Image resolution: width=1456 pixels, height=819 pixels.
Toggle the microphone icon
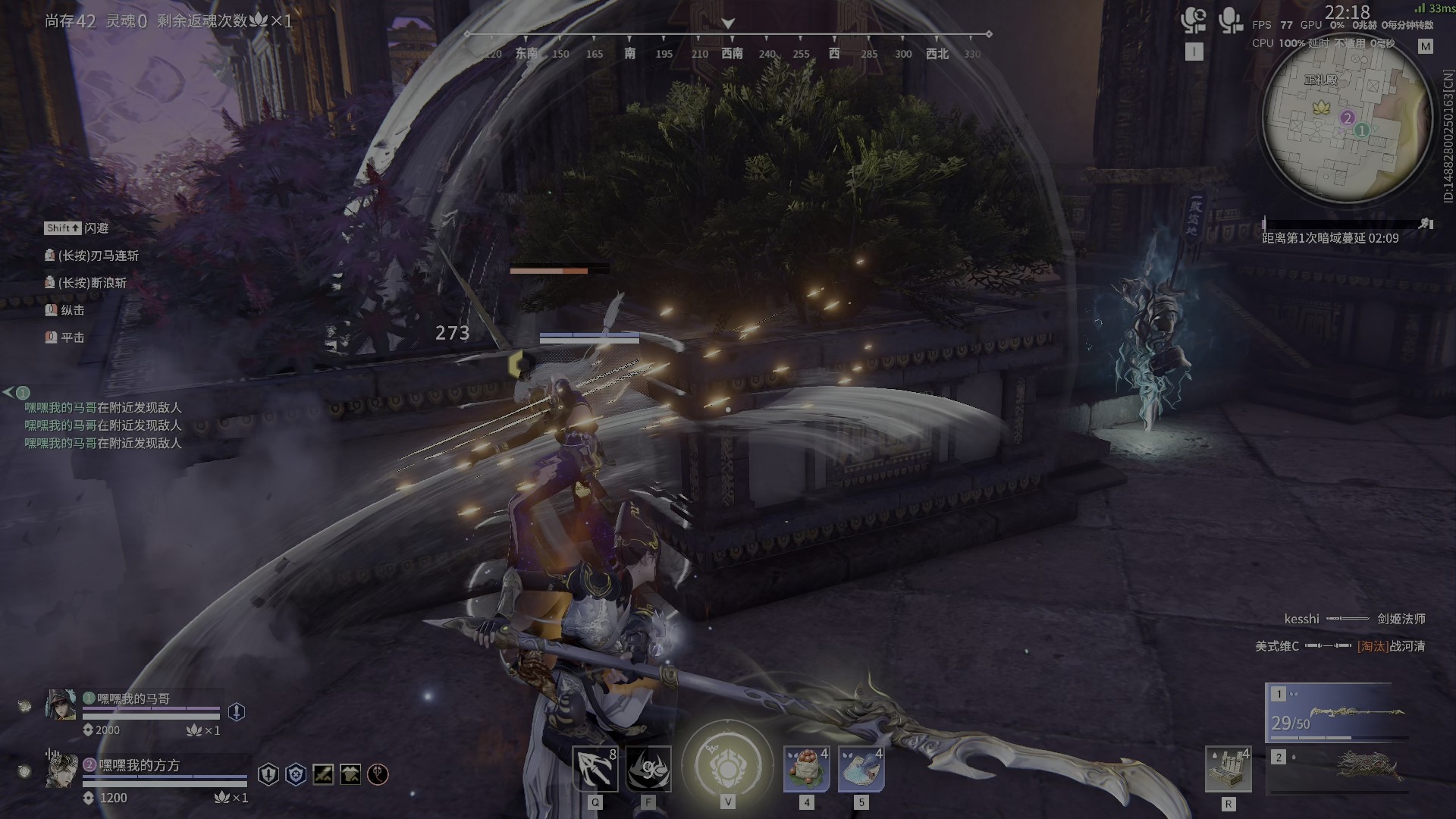tap(1229, 21)
